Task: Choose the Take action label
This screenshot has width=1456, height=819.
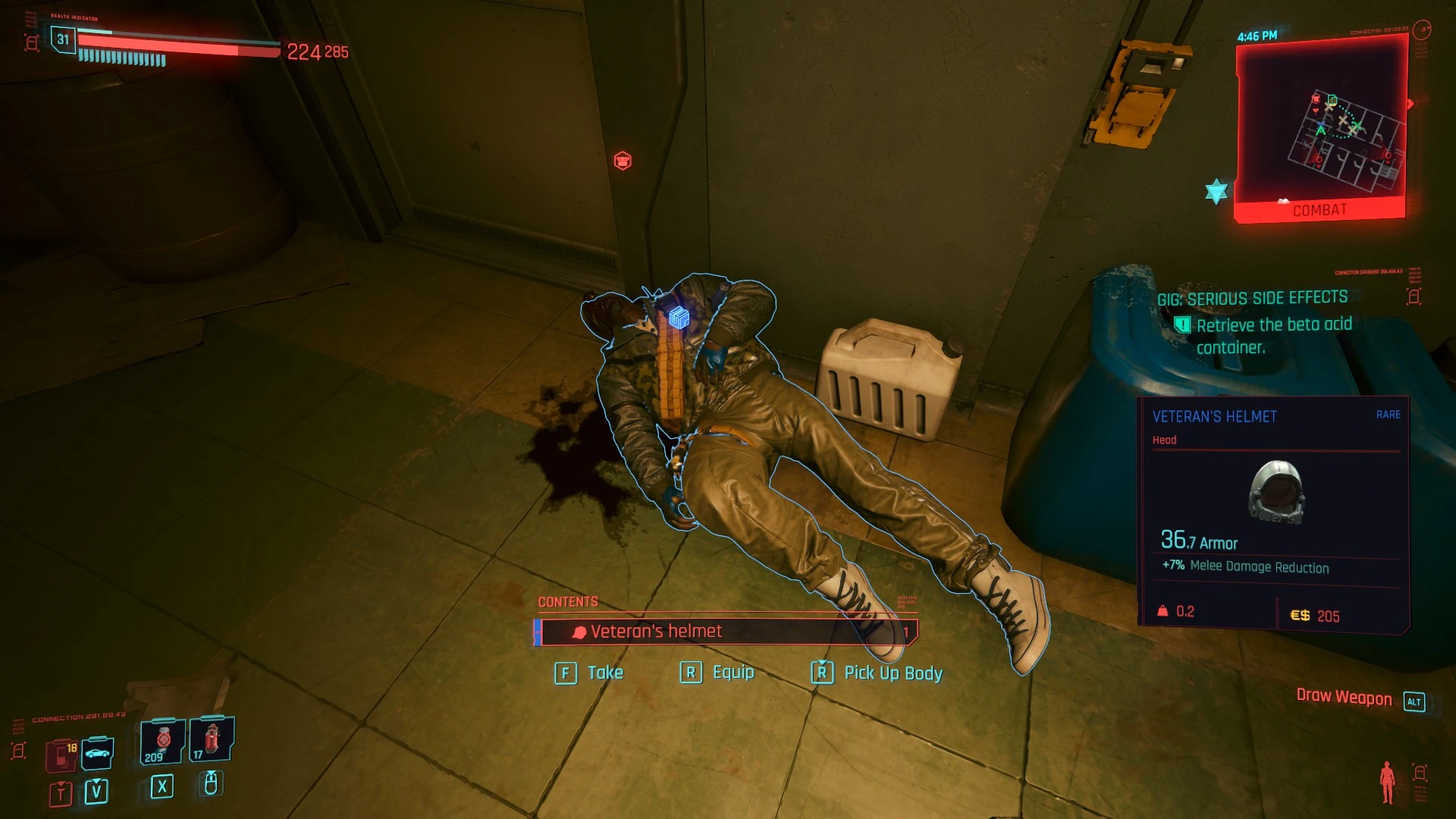Action: (604, 673)
